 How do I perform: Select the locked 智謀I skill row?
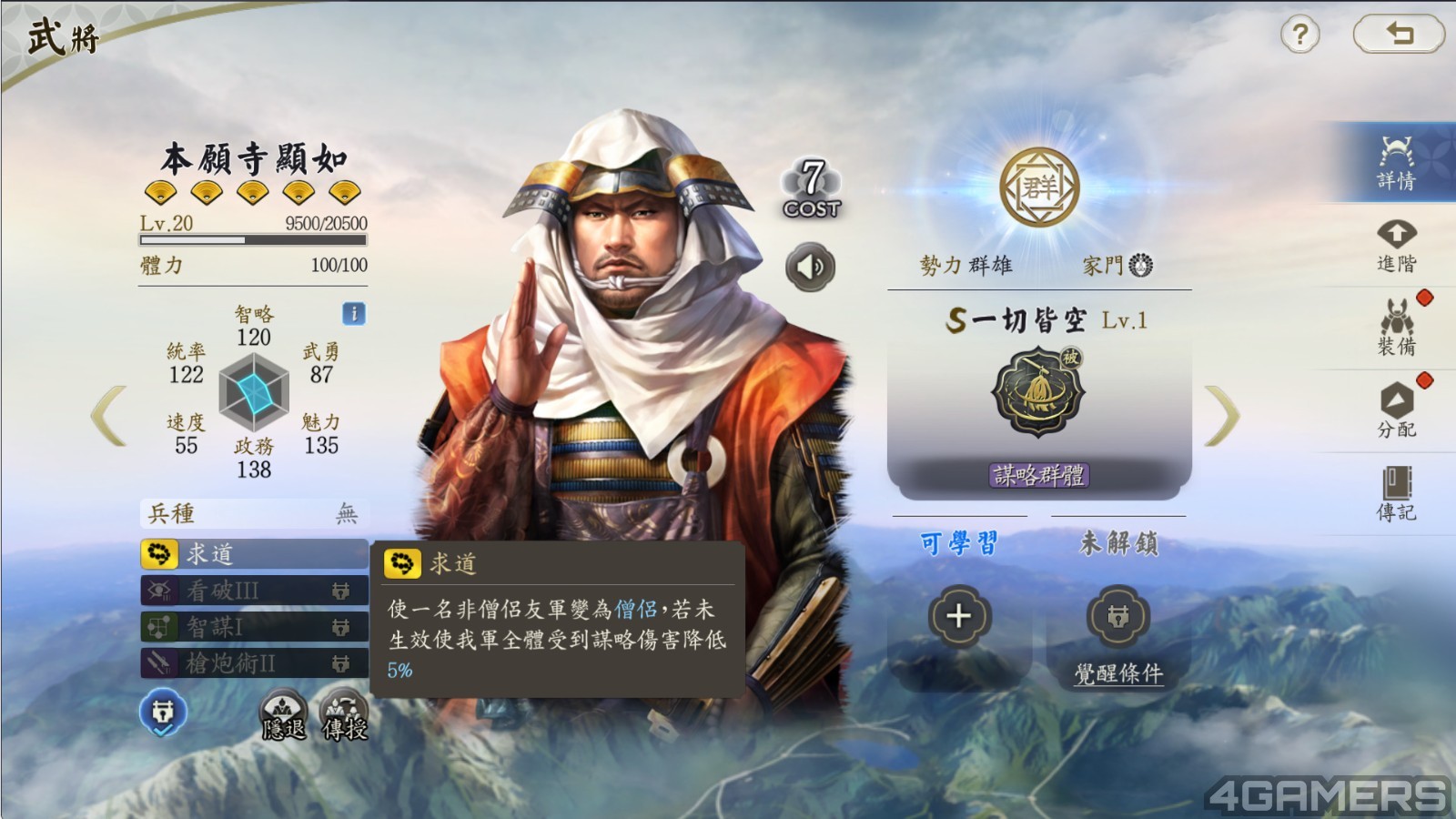click(254, 627)
